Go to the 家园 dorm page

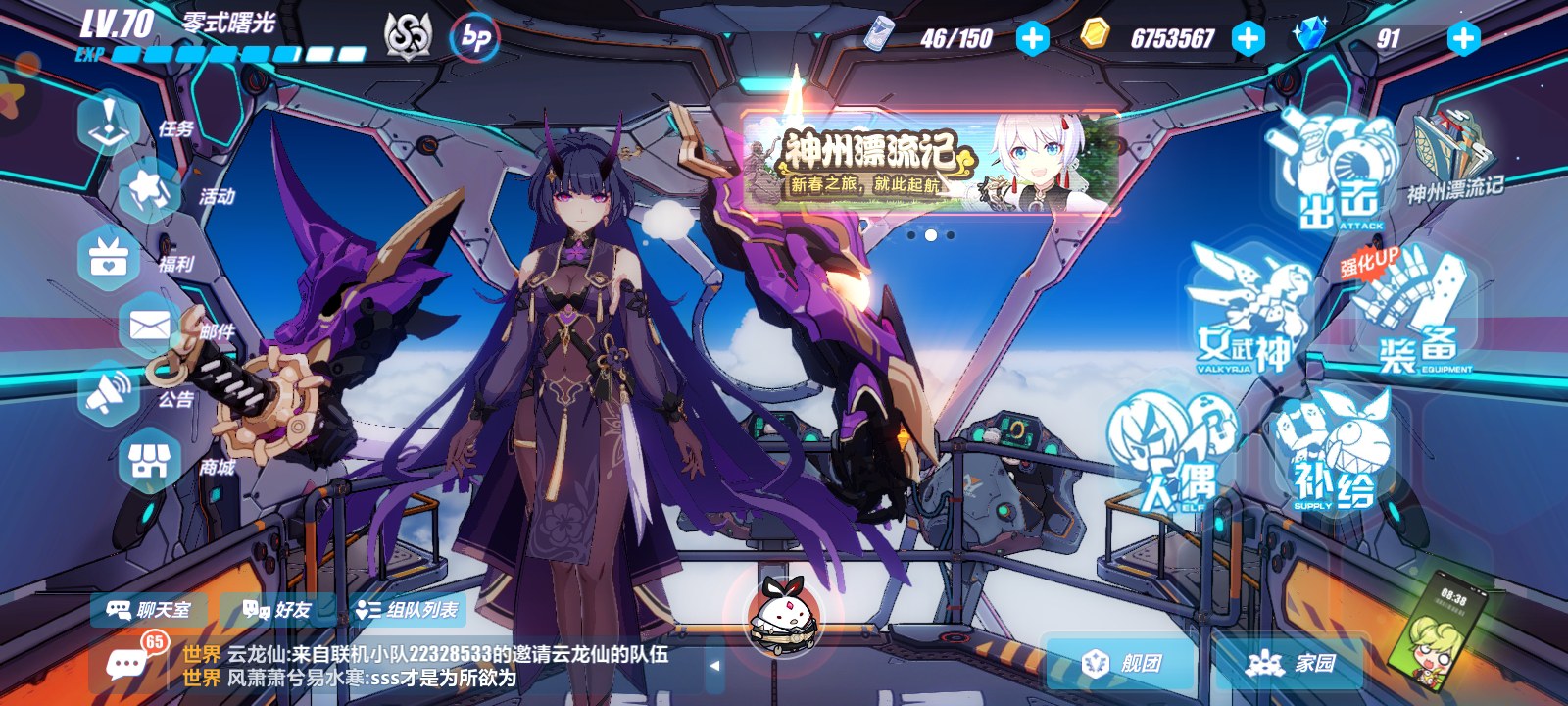(x=1292, y=664)
